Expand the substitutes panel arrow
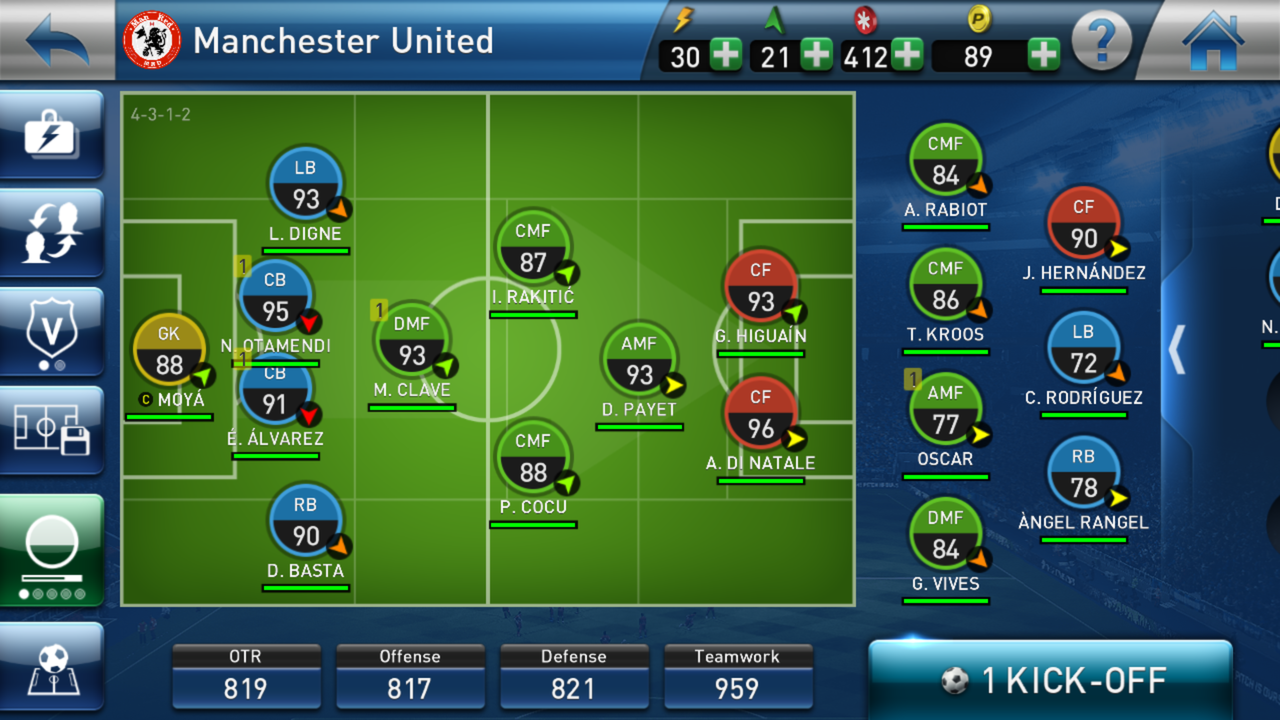1280x720 pixels. pyautogui.click(x=1177, y=349)
